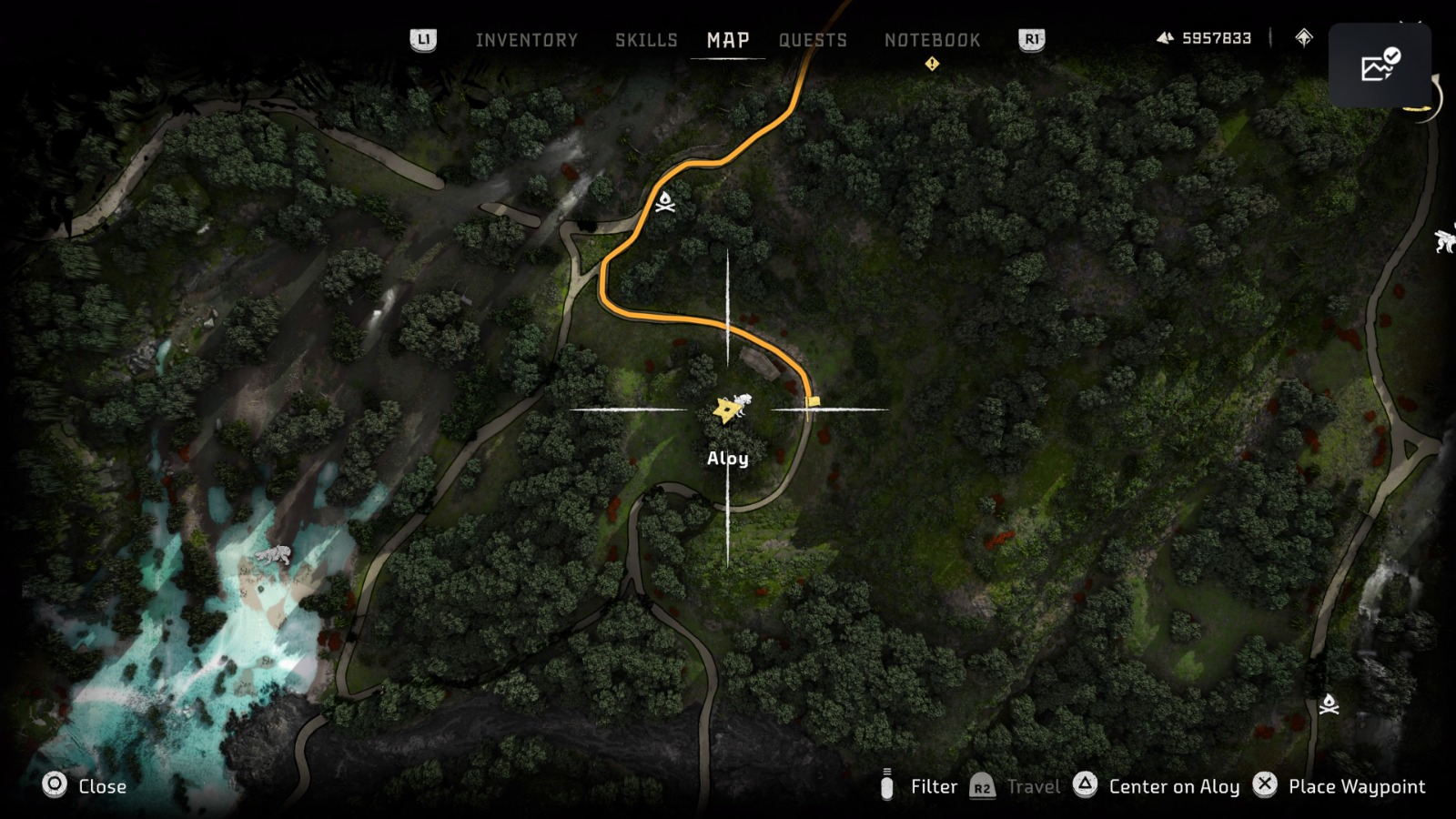
Task: Click the campfire fast travel icon near top road
Action: (667, 202)
